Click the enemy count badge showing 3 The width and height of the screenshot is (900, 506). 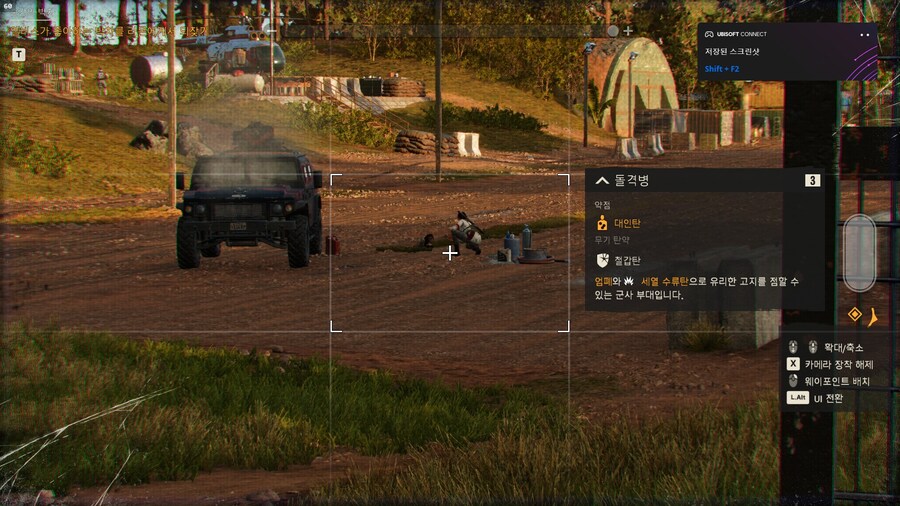pyautogui.click(x=812, y=181)
